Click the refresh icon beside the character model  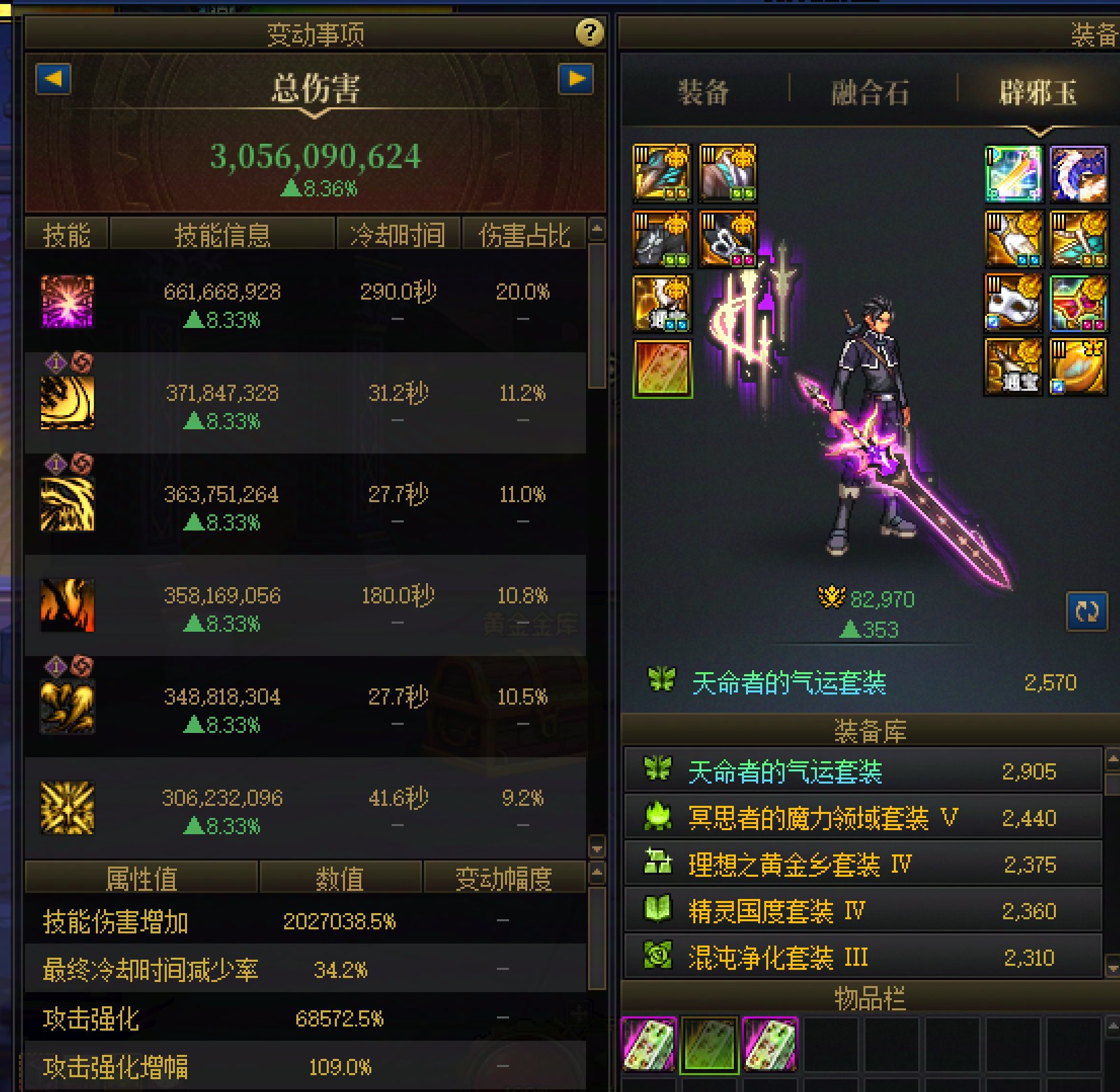[x=1088, y=610]
